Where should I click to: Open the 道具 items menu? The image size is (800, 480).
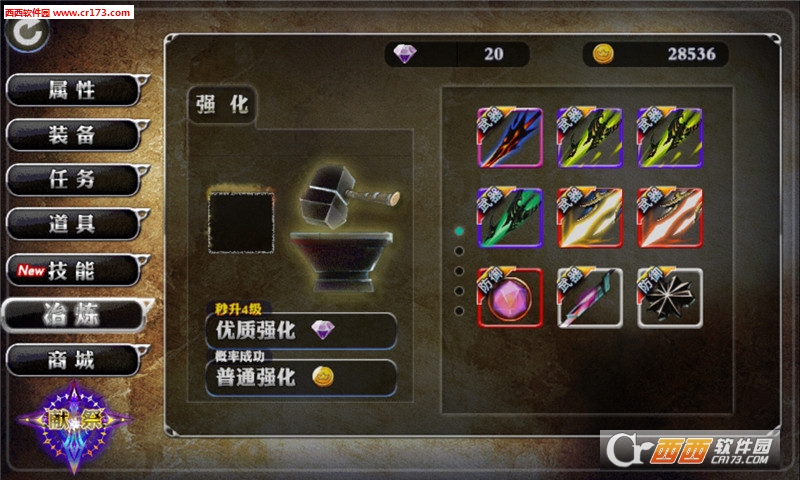[x=73, y=225]
